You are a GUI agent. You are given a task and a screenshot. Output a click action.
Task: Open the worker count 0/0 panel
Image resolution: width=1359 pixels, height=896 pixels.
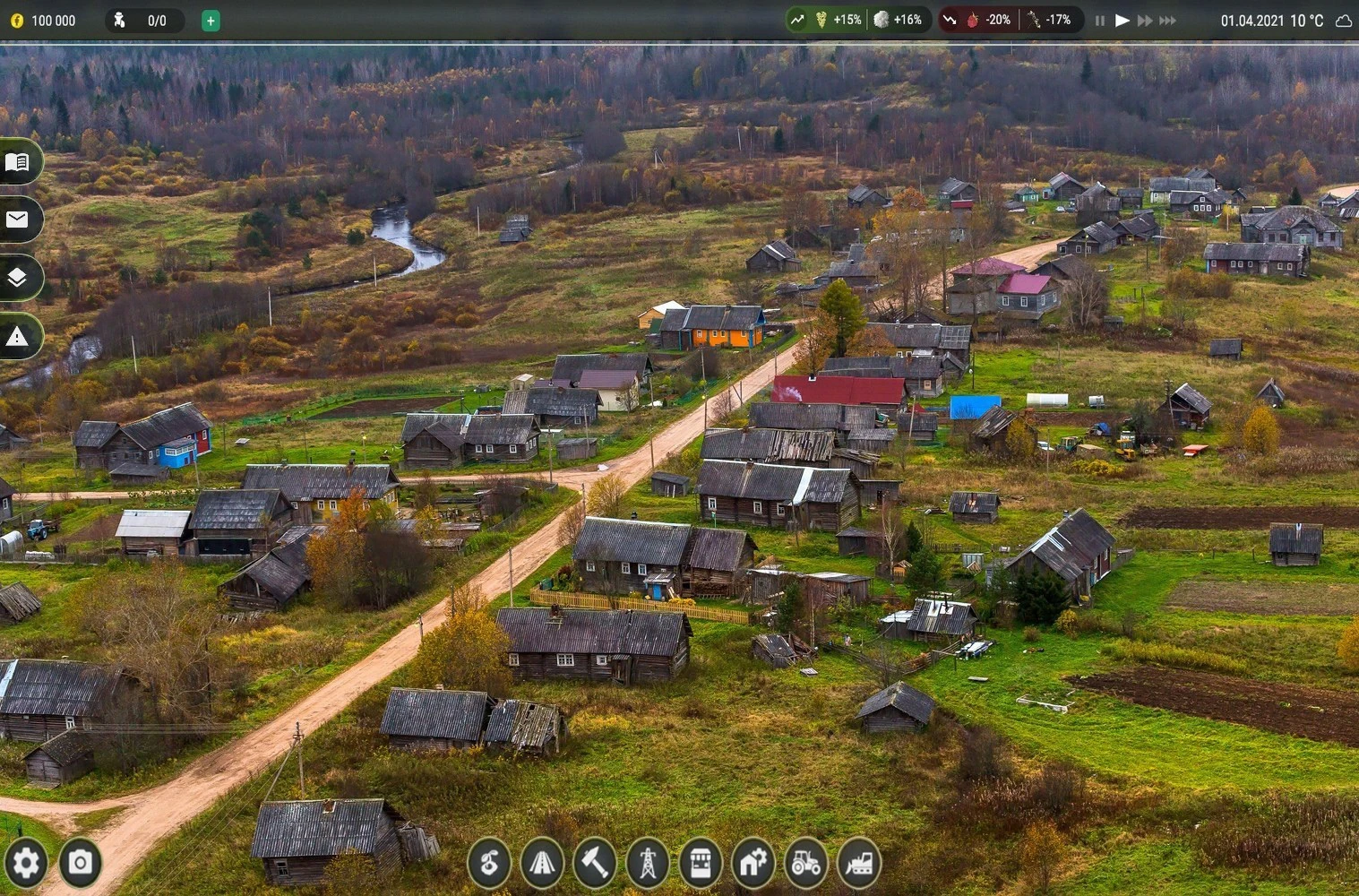tap(145, 20)
